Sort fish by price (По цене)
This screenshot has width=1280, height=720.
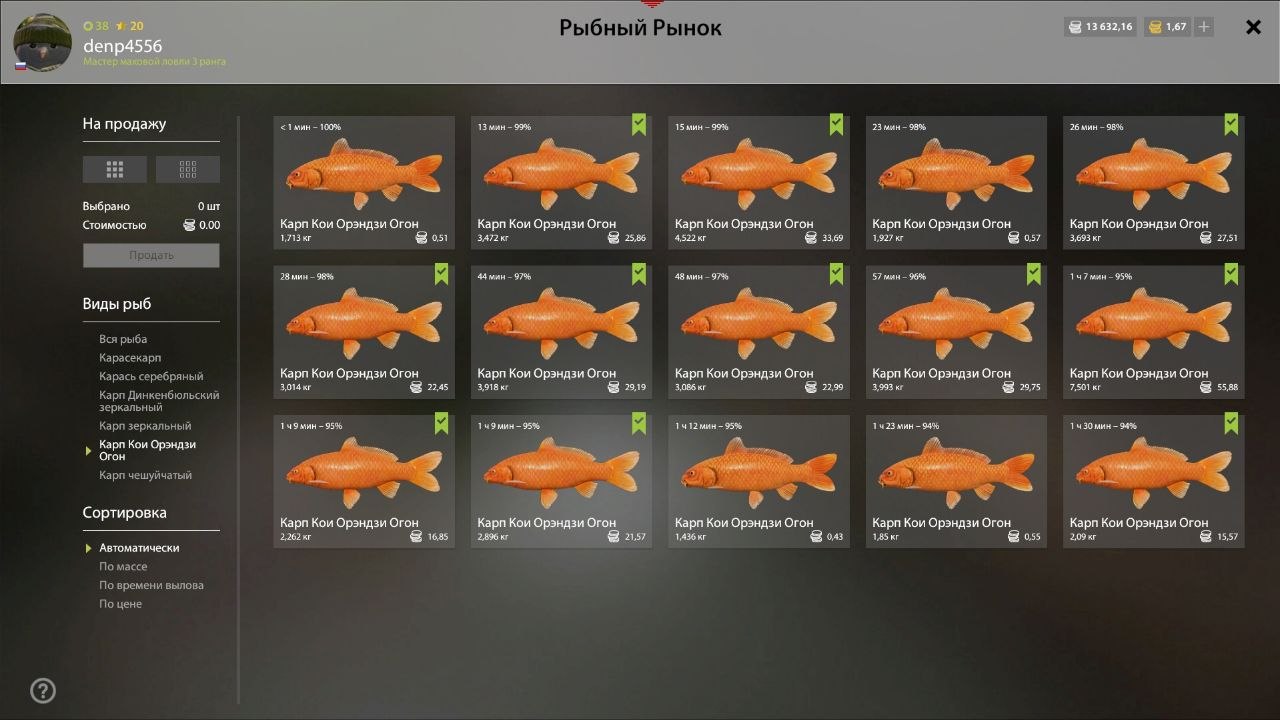[x=120, y=605]
